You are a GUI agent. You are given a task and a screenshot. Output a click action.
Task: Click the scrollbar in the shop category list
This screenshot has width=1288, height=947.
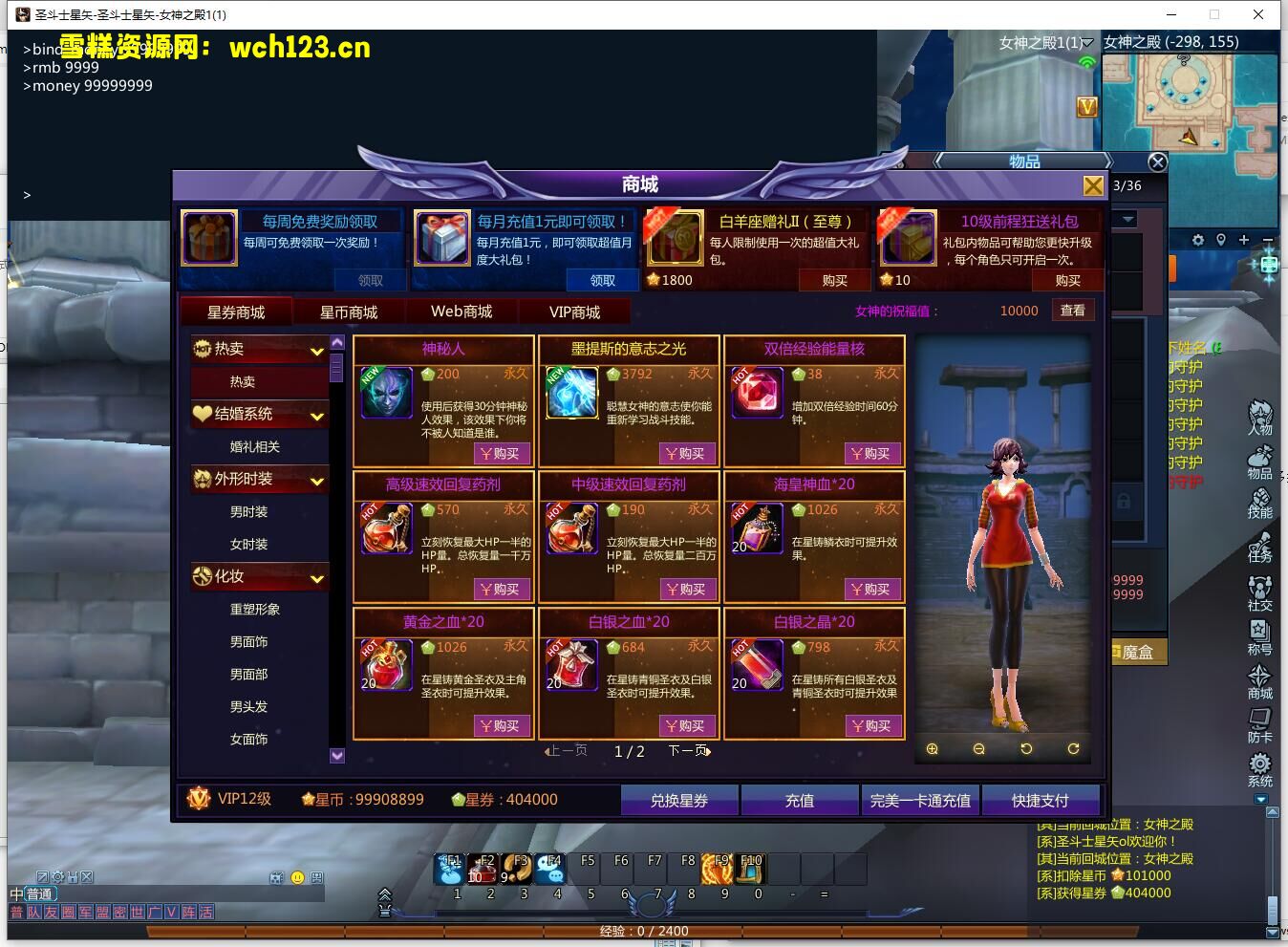[x=336, y=371]
